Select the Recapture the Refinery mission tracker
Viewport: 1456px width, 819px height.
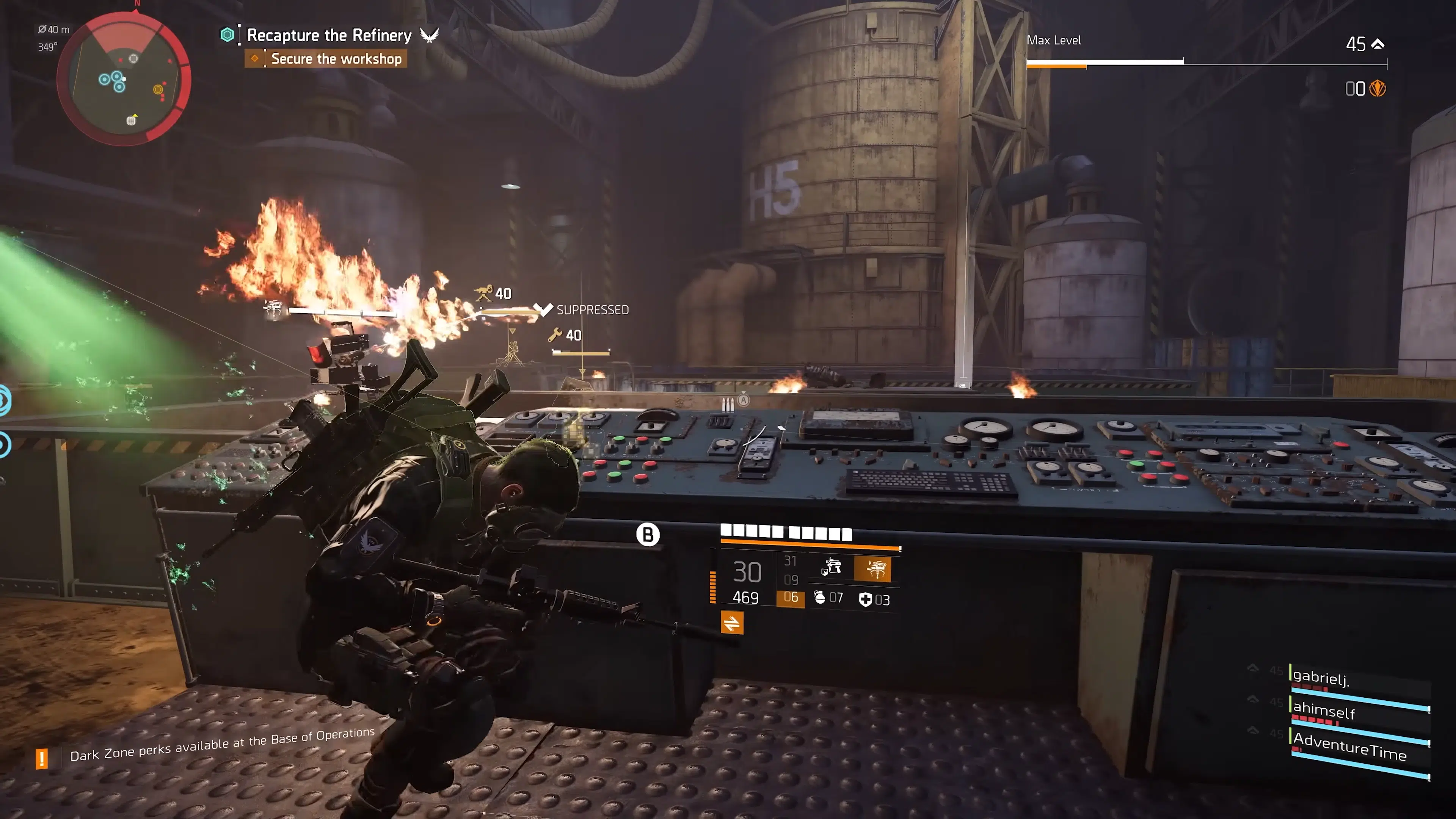click(x=329, y=35)
